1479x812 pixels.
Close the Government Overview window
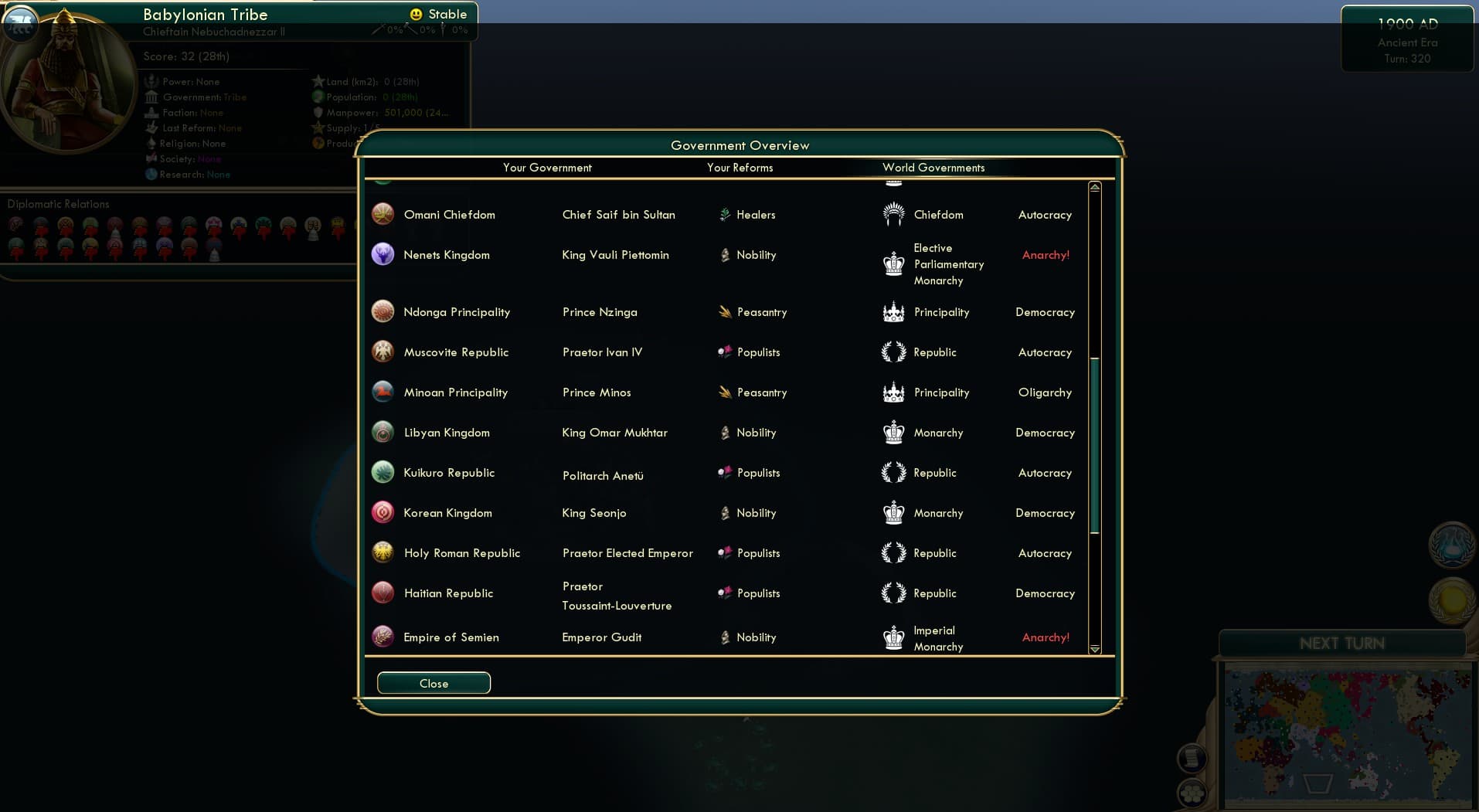(433, 683)
